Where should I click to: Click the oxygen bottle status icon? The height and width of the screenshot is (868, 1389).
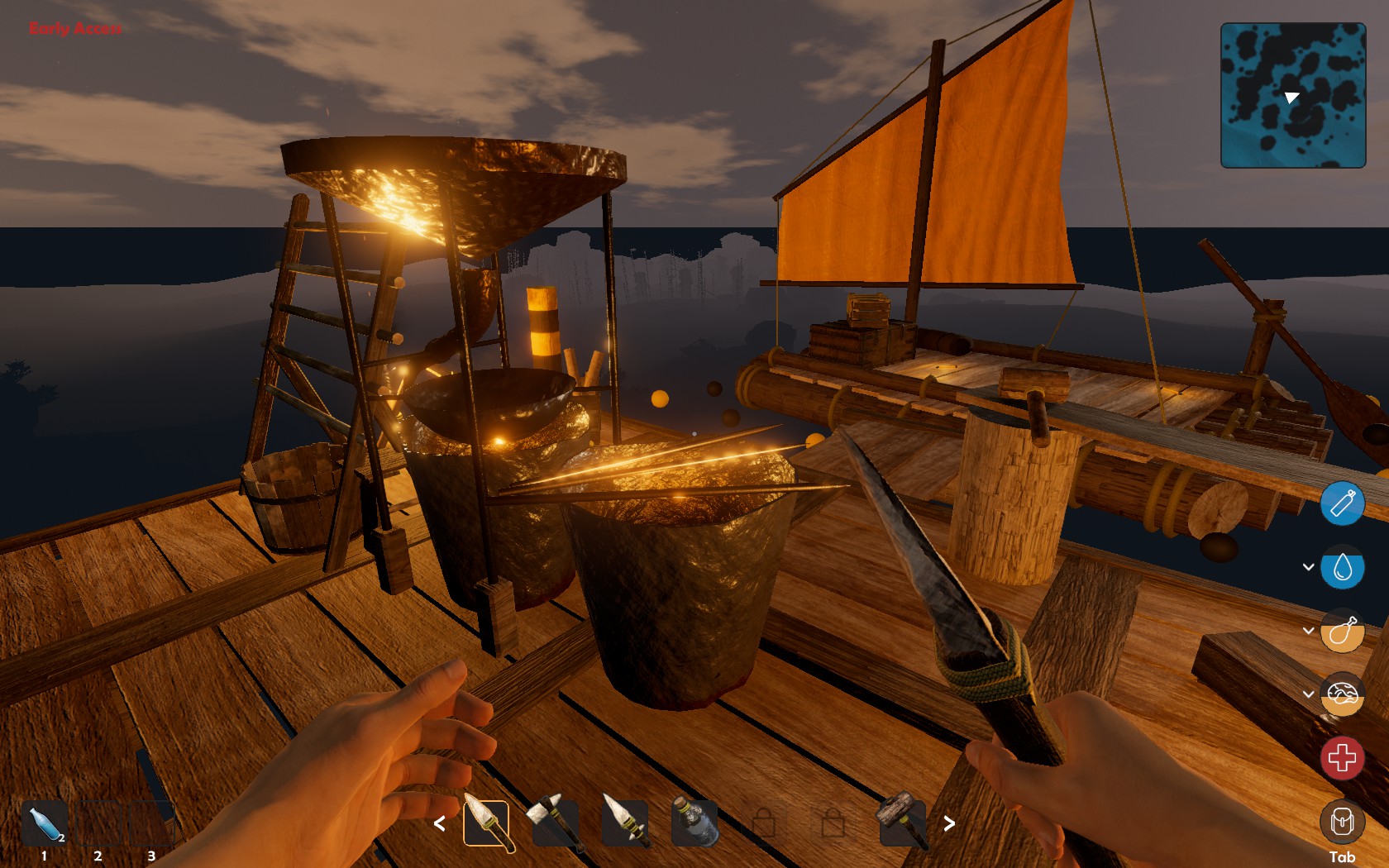[1344, 504]
